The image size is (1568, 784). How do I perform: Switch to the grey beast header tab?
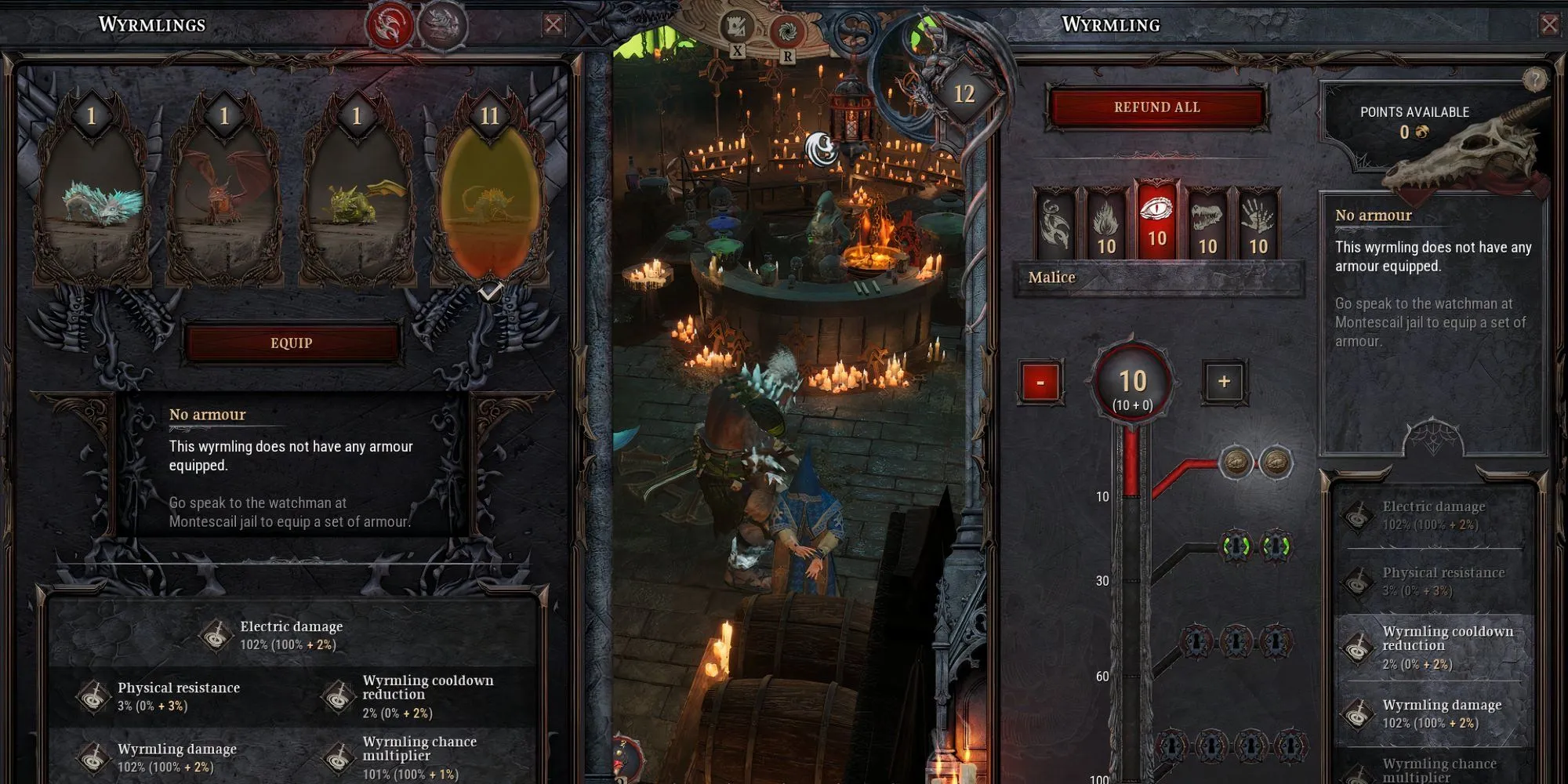click(x=441, y=26)
